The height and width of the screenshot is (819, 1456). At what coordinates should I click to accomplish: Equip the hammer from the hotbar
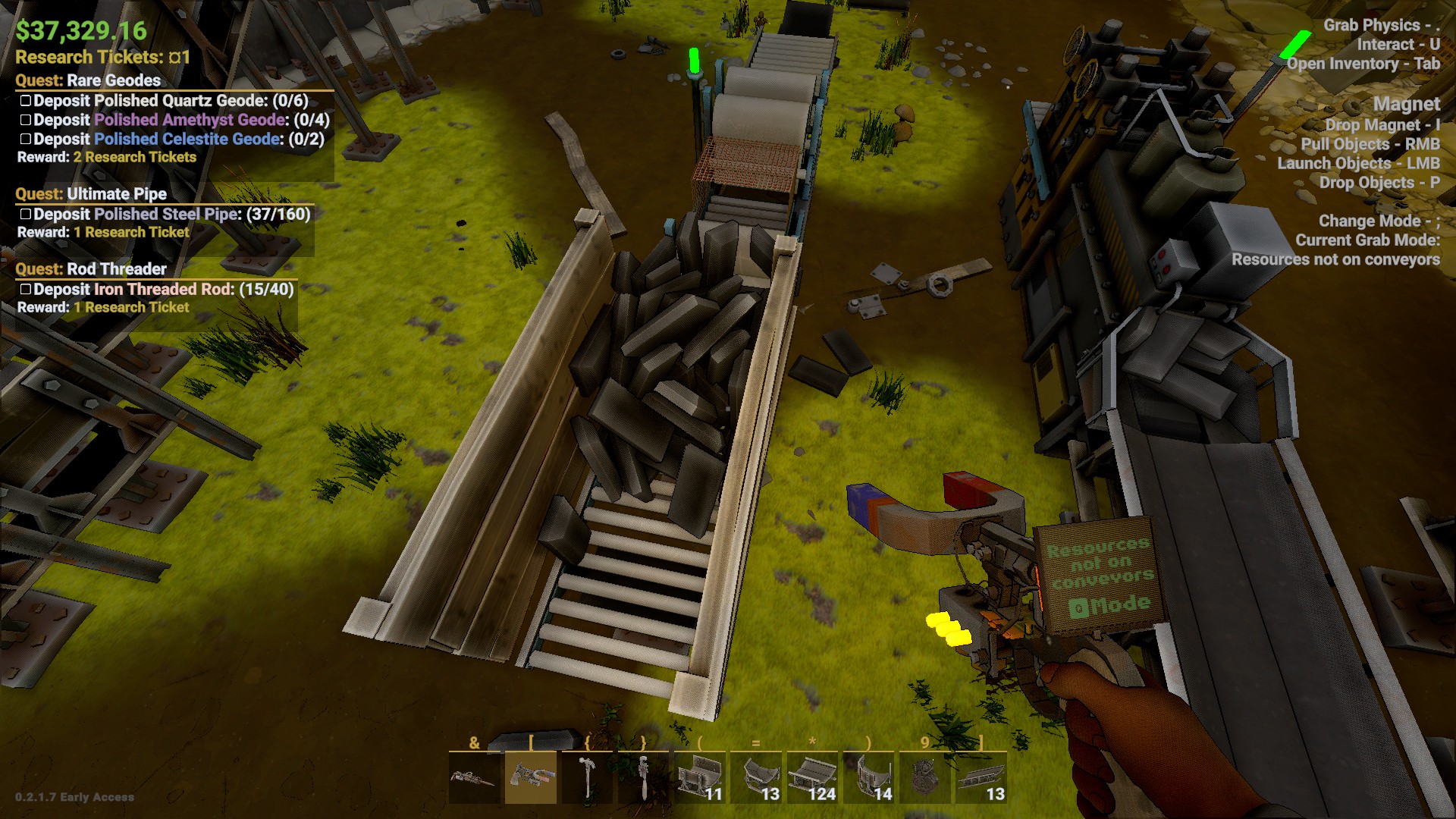tap(587, 777)
